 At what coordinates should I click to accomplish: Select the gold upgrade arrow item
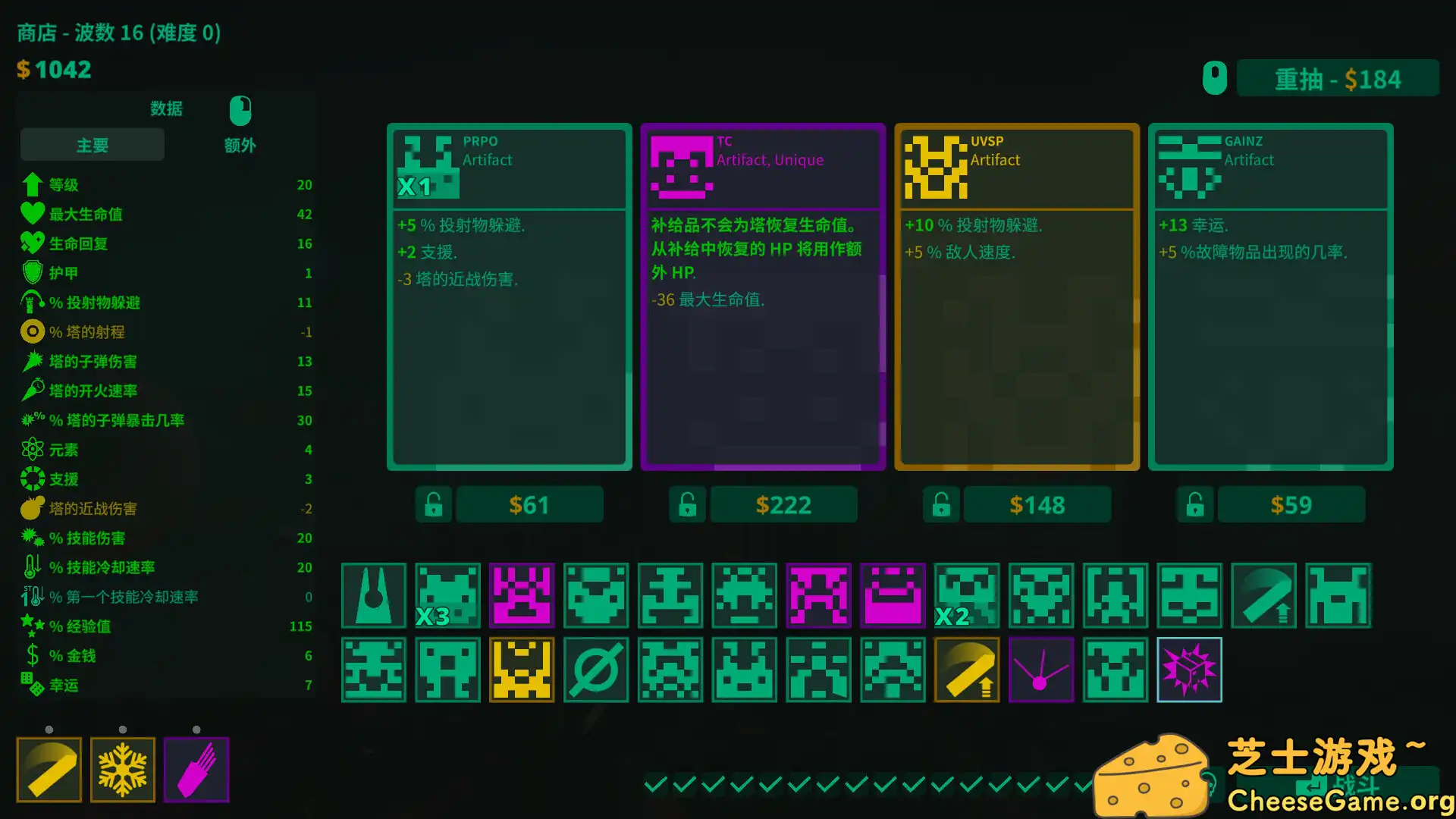pyautogui.click(x=966, y=670)
